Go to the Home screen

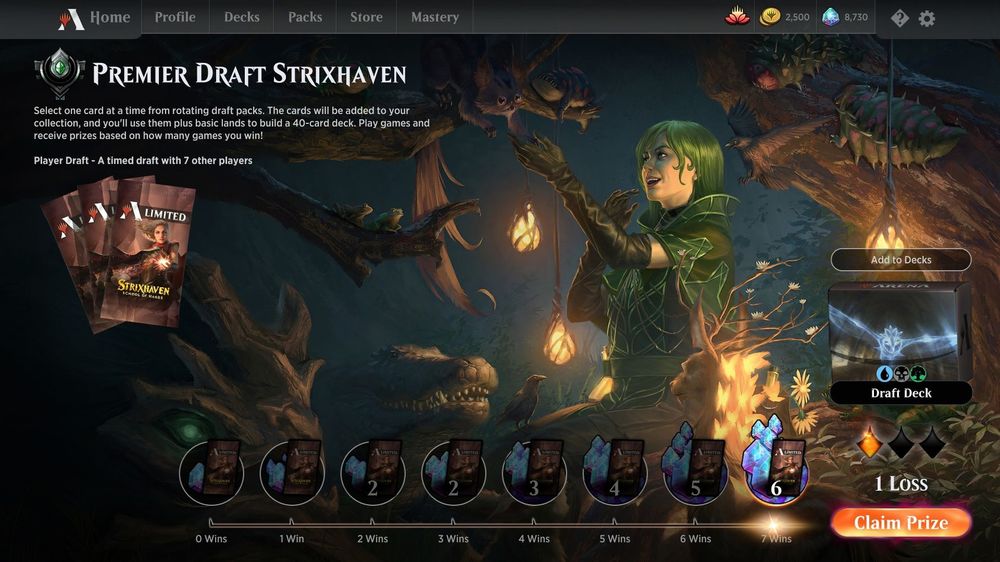[94, 18]
